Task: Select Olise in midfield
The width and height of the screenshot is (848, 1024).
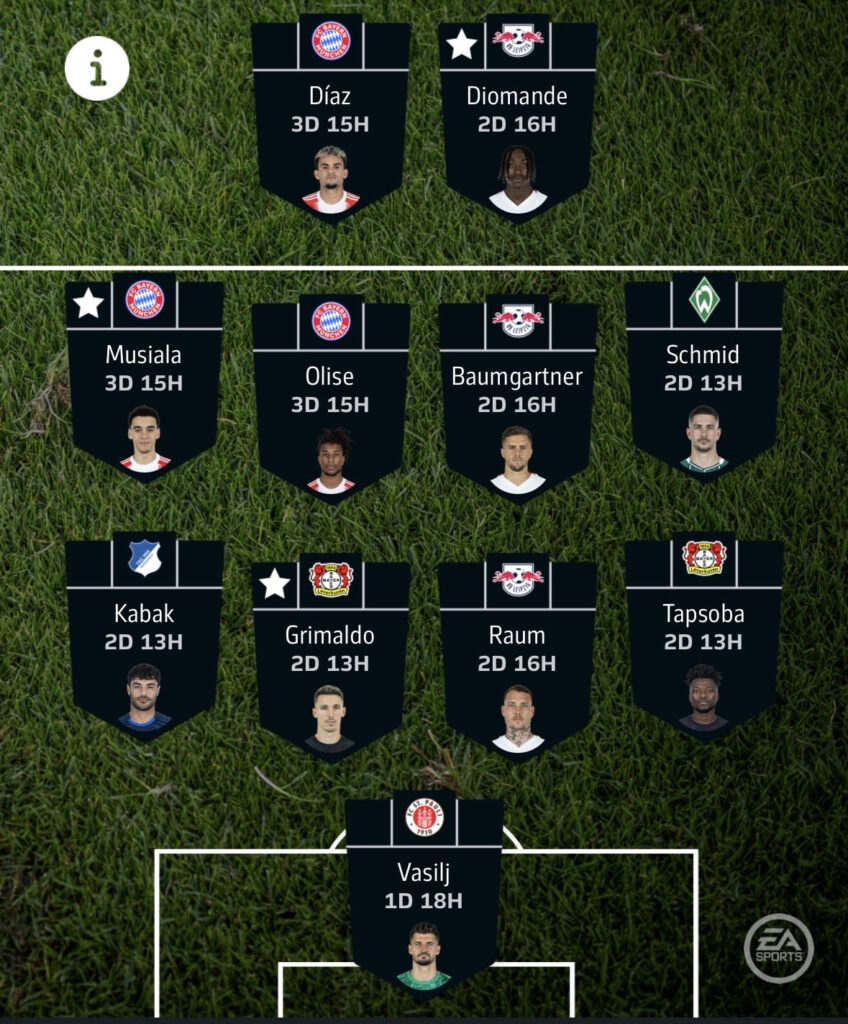Action: [x=331, y=400]
